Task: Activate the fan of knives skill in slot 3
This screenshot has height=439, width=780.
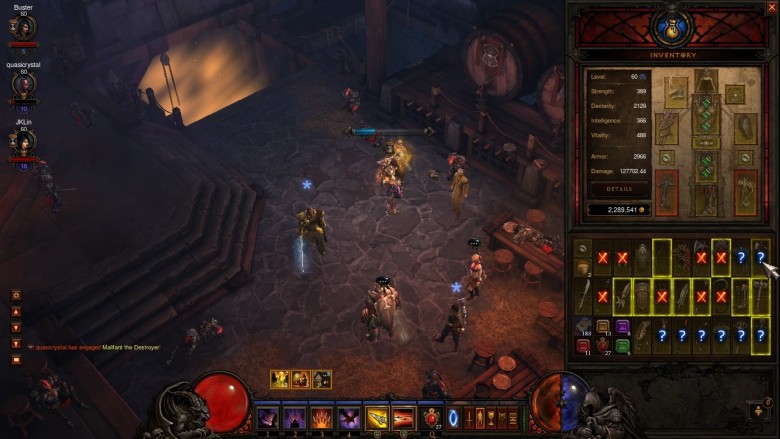Action: point(322,418)
